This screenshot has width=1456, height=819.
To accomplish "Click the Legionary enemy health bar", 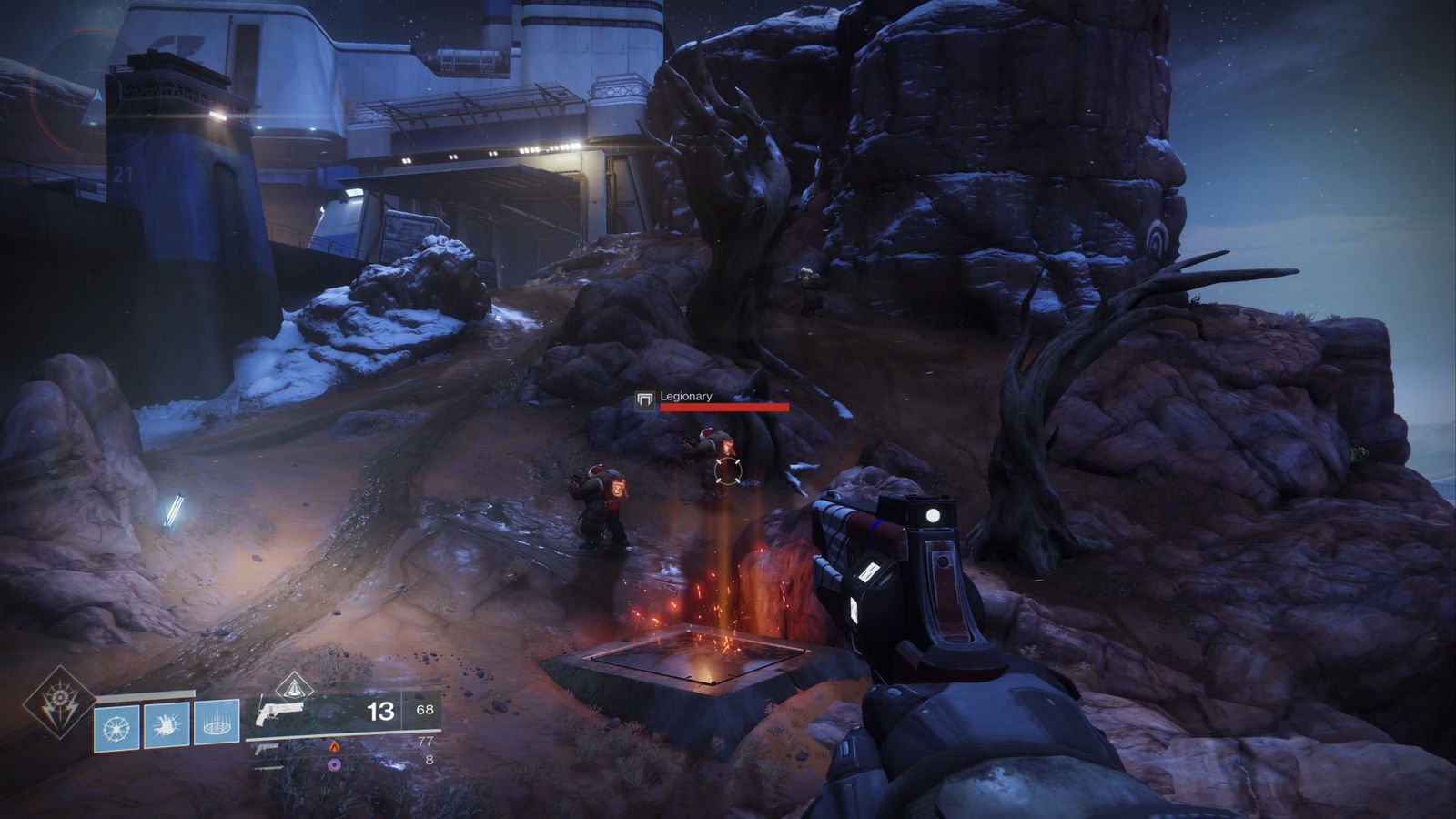I will pyautogui.click(x=726, y=409).
